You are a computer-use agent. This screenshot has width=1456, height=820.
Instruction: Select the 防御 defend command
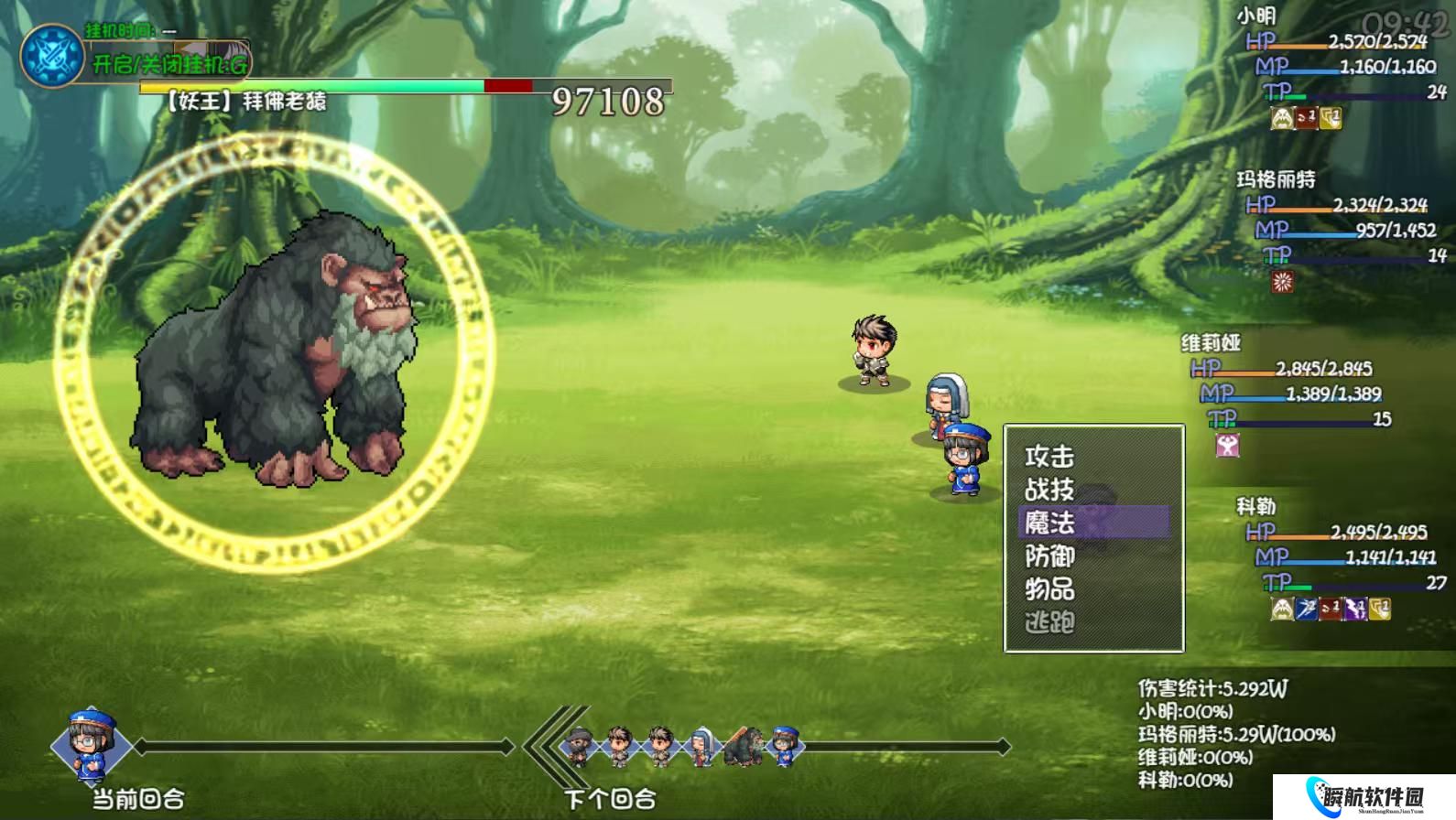pyautogui.click(x=1049, y=556)
